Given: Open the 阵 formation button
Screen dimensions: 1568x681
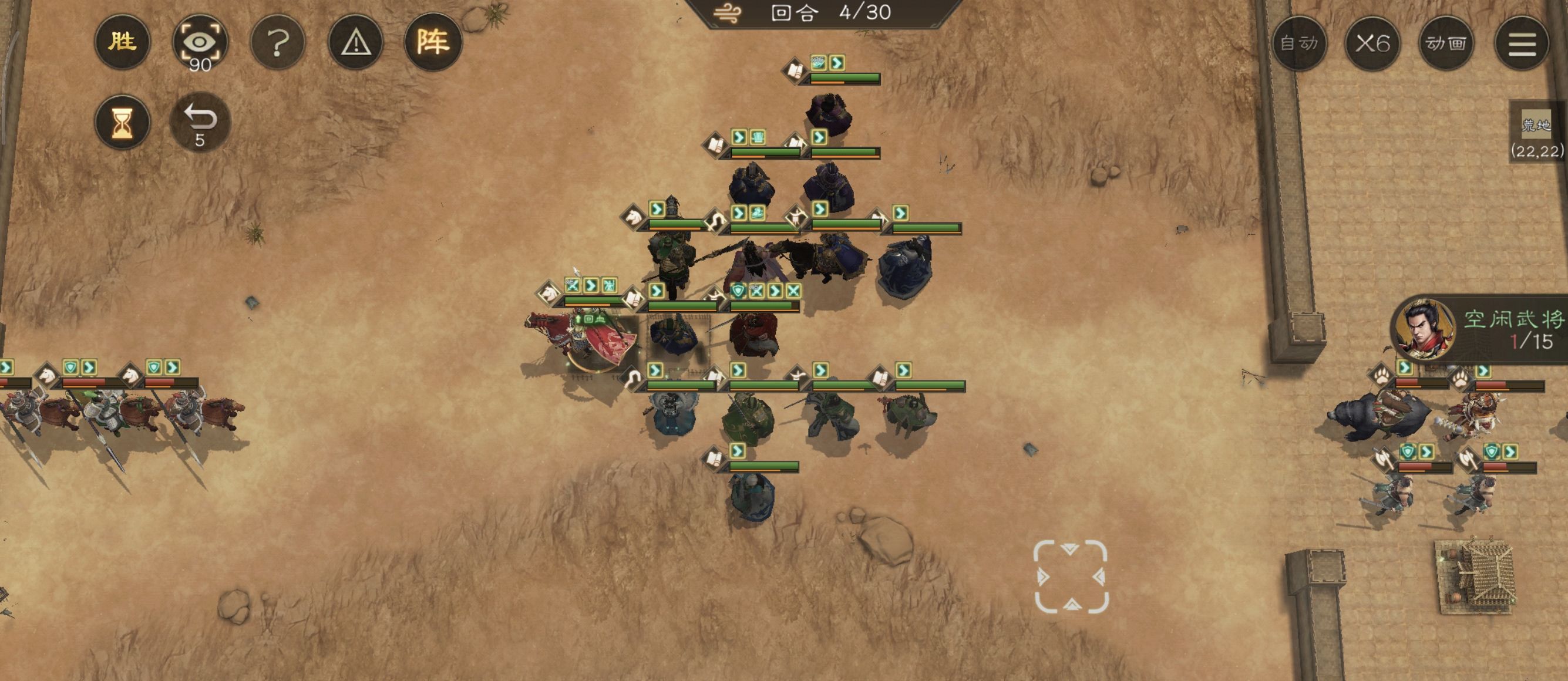Looking at the screenshot, I should pos(433,43).
